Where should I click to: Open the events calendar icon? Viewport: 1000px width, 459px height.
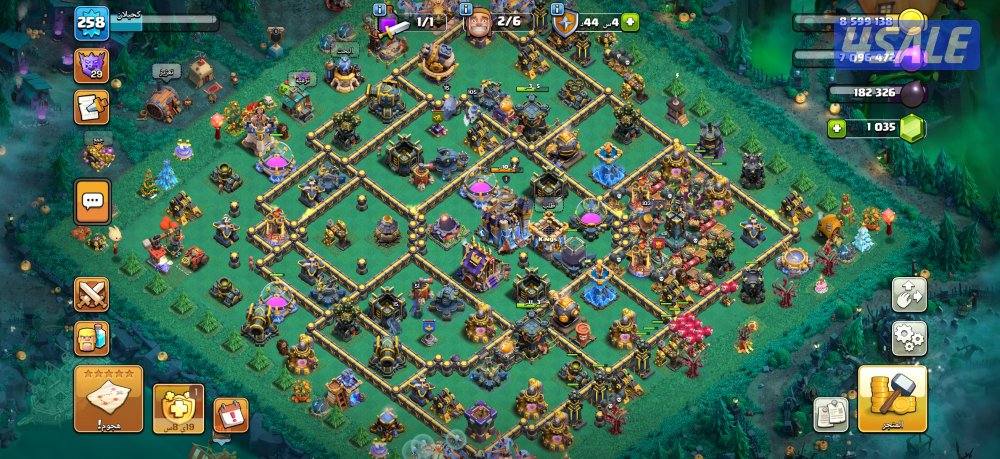[x=229, y=414]
